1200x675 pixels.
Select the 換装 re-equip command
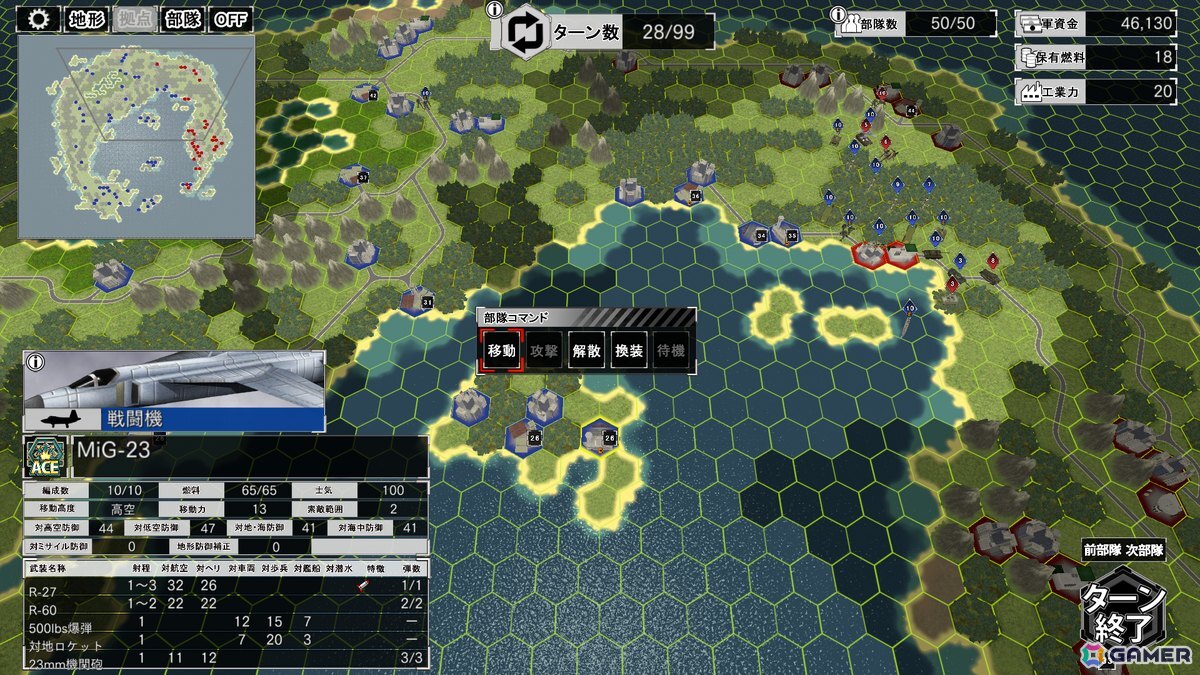630,351
